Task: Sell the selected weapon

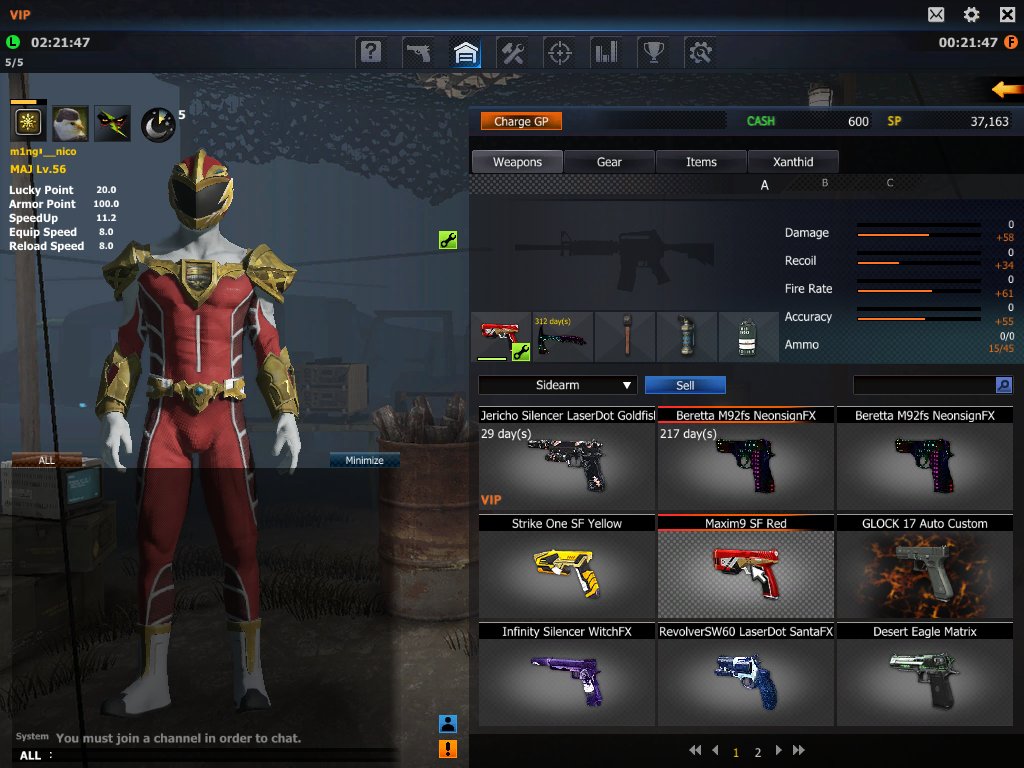Action: click(x=685, y=385)
